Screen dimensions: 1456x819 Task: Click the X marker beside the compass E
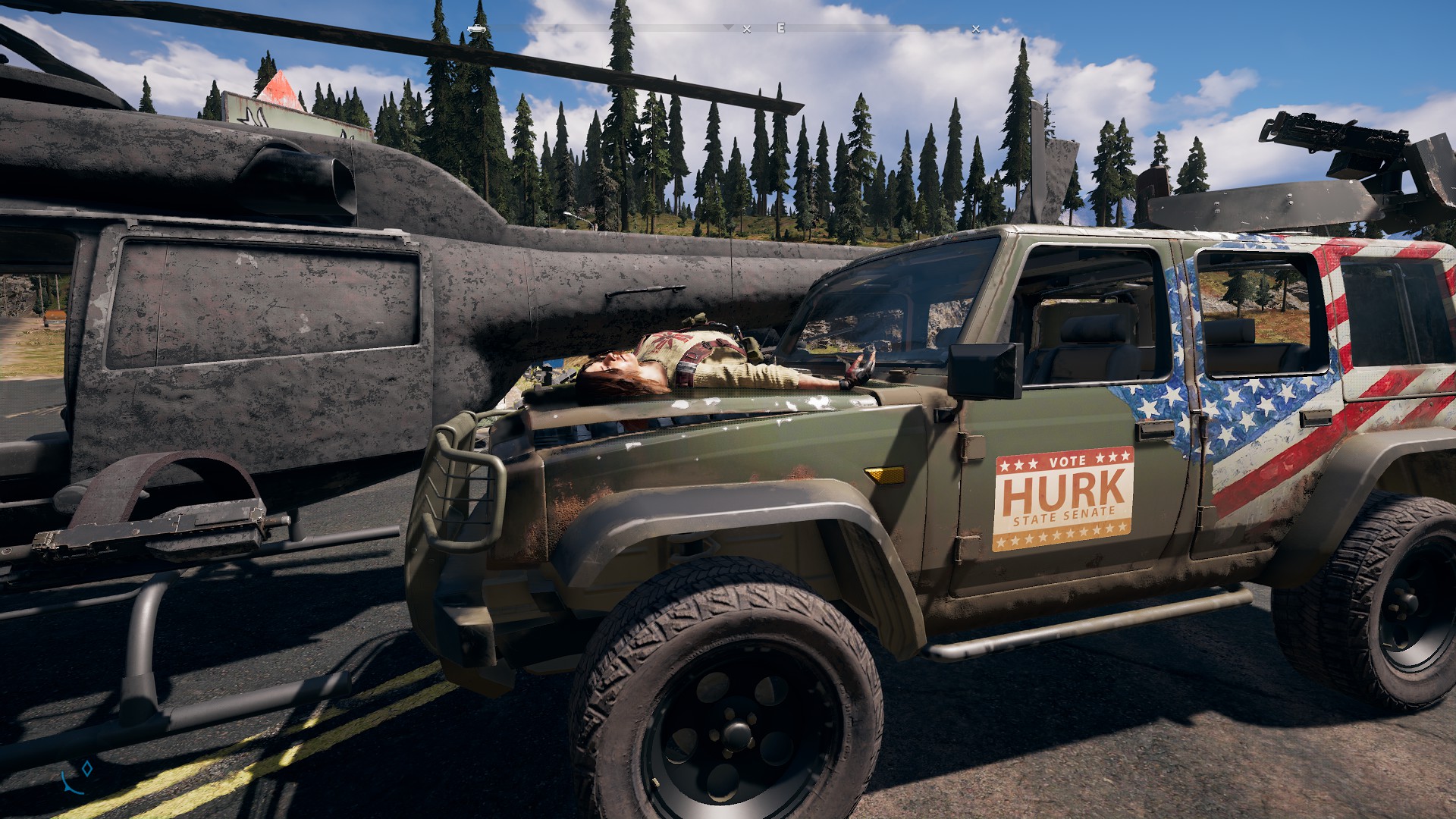(x=747, y=30)
